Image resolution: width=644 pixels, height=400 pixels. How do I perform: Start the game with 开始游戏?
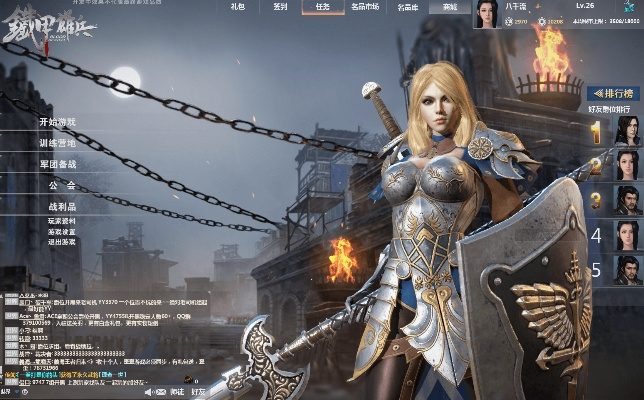coord(57,122)
